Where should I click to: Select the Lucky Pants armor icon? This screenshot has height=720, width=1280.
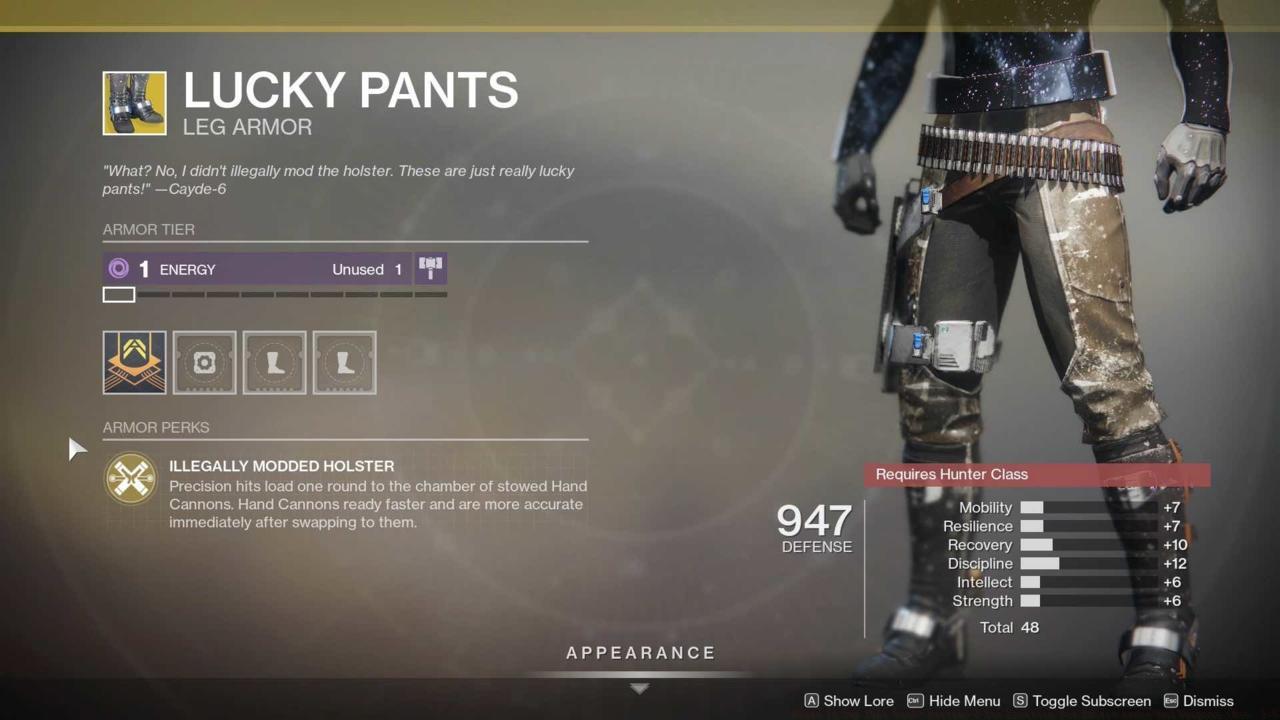(134, 103)
